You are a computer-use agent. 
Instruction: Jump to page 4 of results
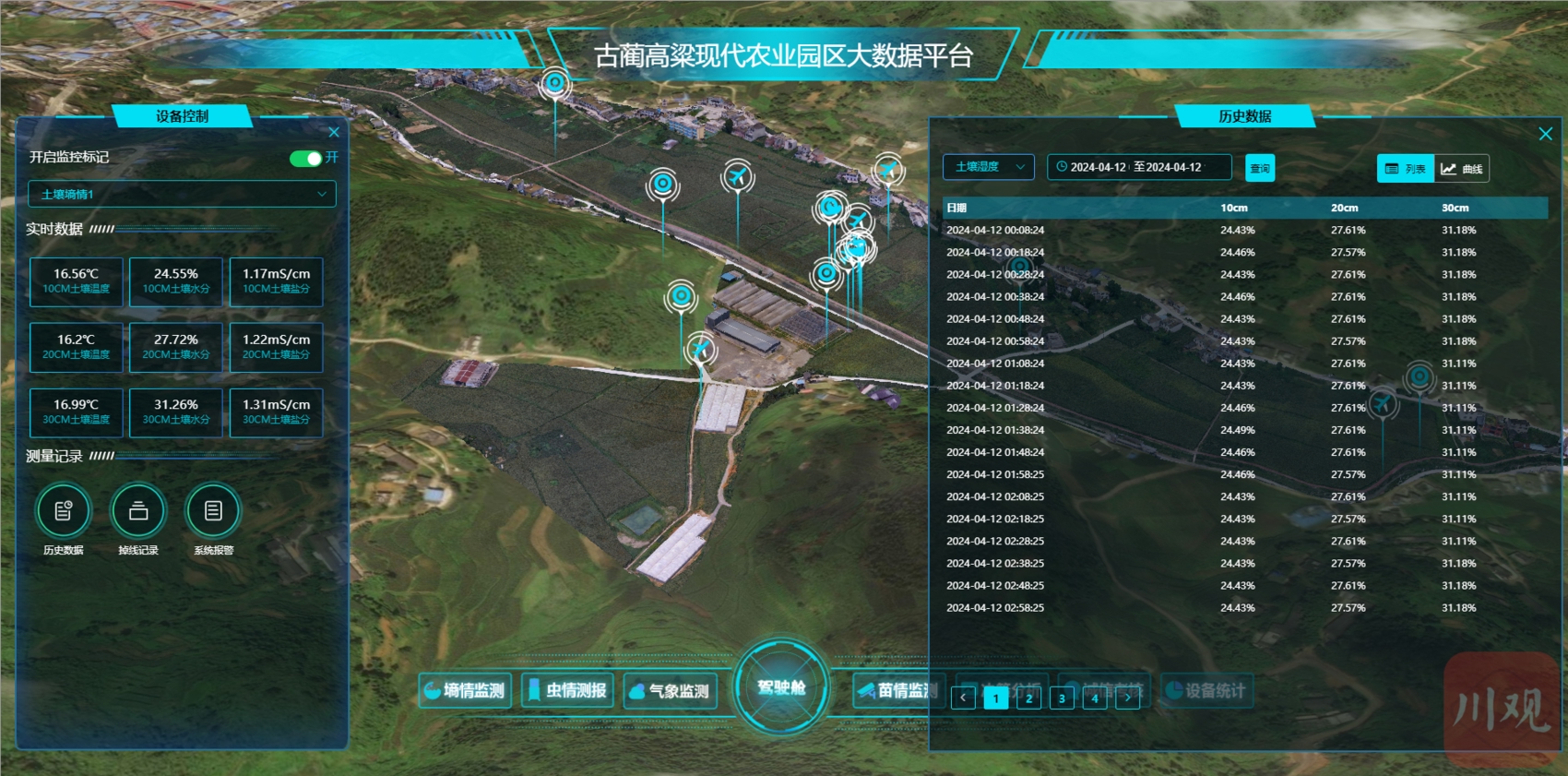1095,698
